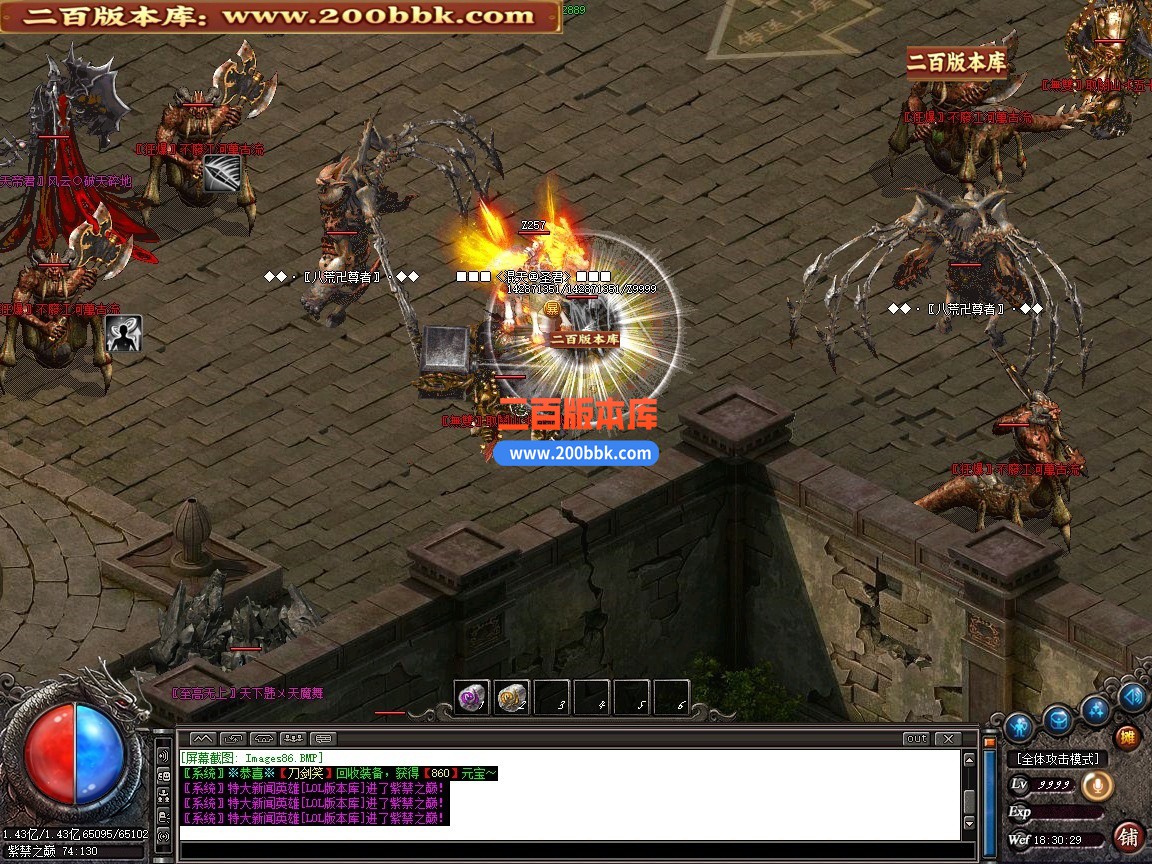Open the skills sparkle icon

coord(1096,710)
